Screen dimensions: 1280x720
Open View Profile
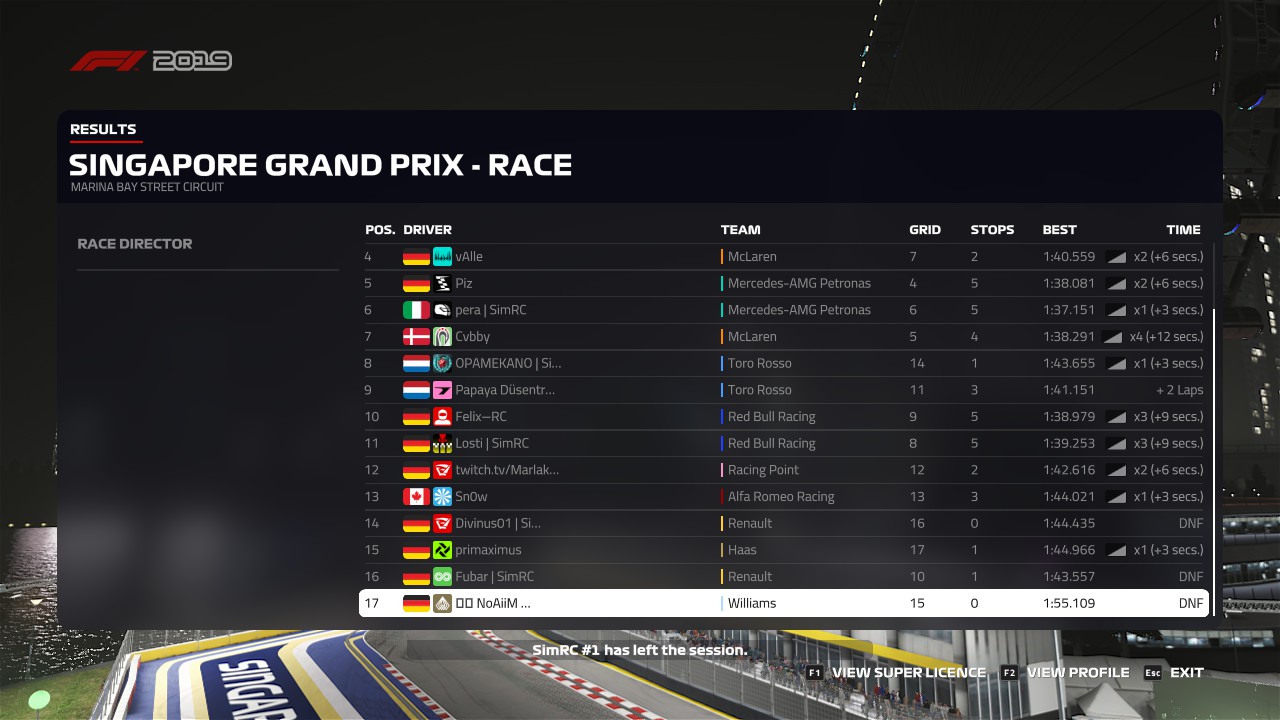tap(1066, 673)
